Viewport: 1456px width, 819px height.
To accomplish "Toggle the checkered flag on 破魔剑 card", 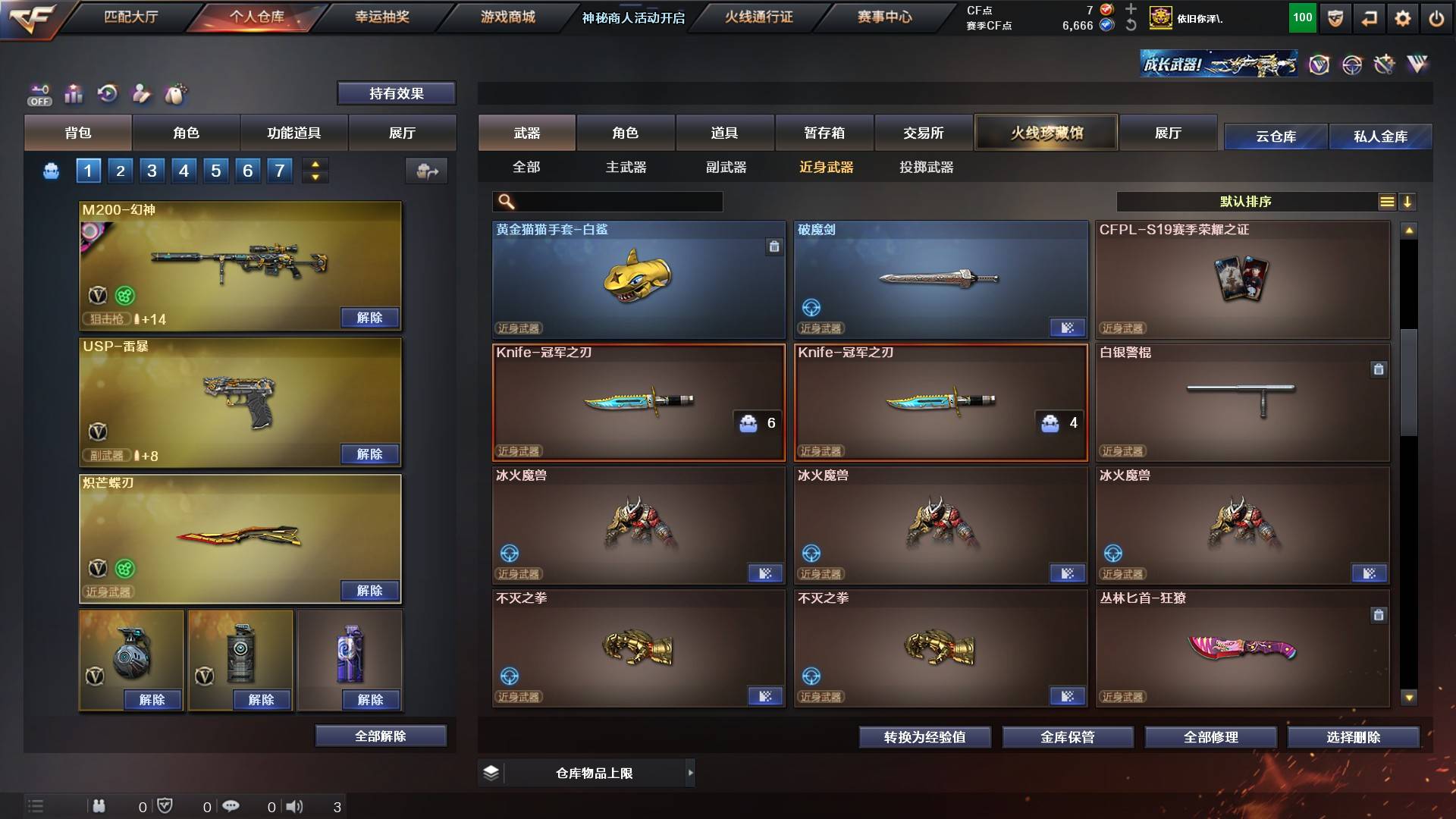I will pos(1068,328).
